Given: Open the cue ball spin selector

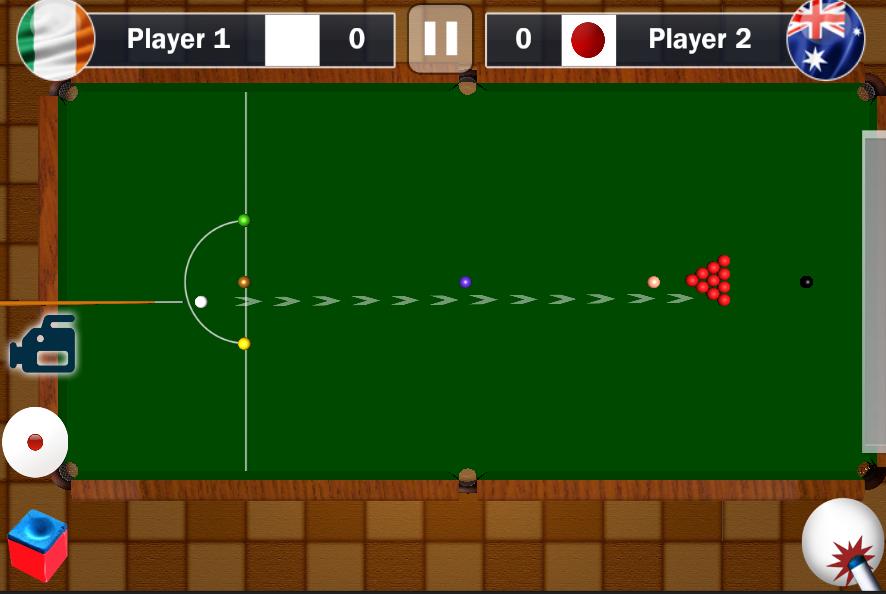Looking at the screenshot, I should click(x=35, y=442).
